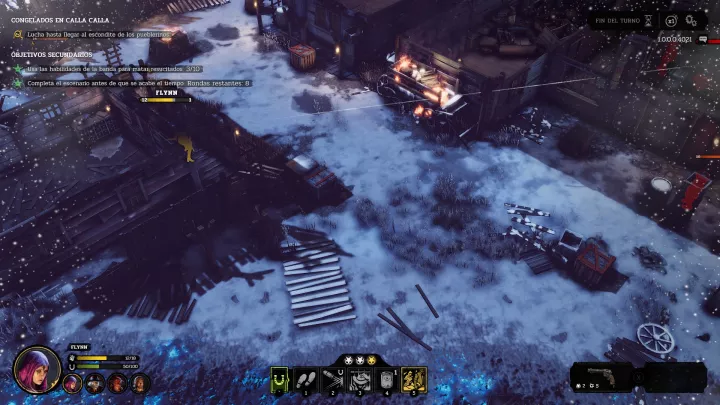Screen dimensions: 720x405
Task: Select the green magnet card in the ability bar
Action: 281,379
